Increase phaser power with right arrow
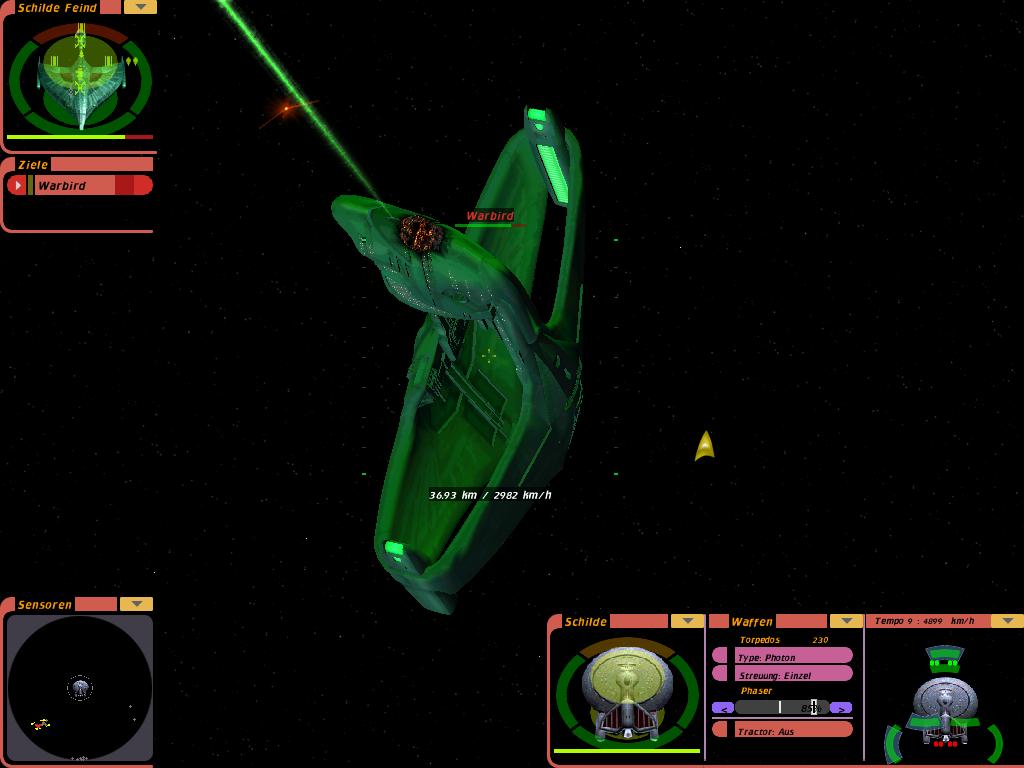 [x=842, y=708]
